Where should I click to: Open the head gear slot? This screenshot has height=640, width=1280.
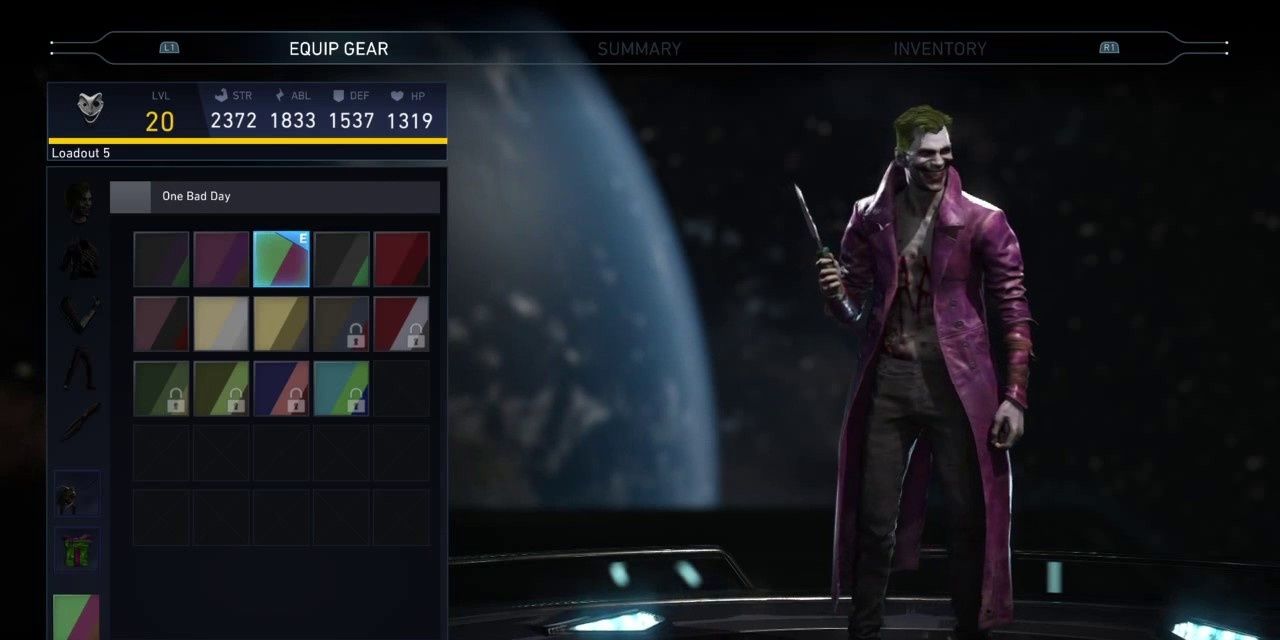pos(79,203)
